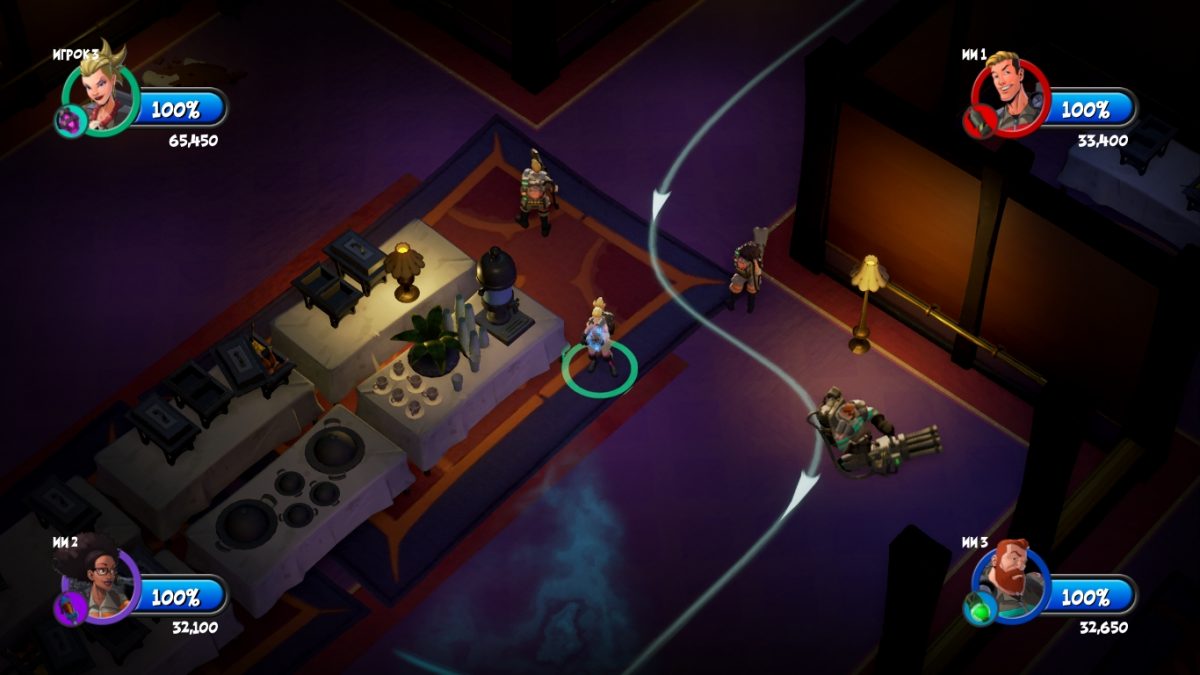
Task: Select the Игрок 3 blonde character portrait
Action: pyautogui.click(x=102, y=96)
